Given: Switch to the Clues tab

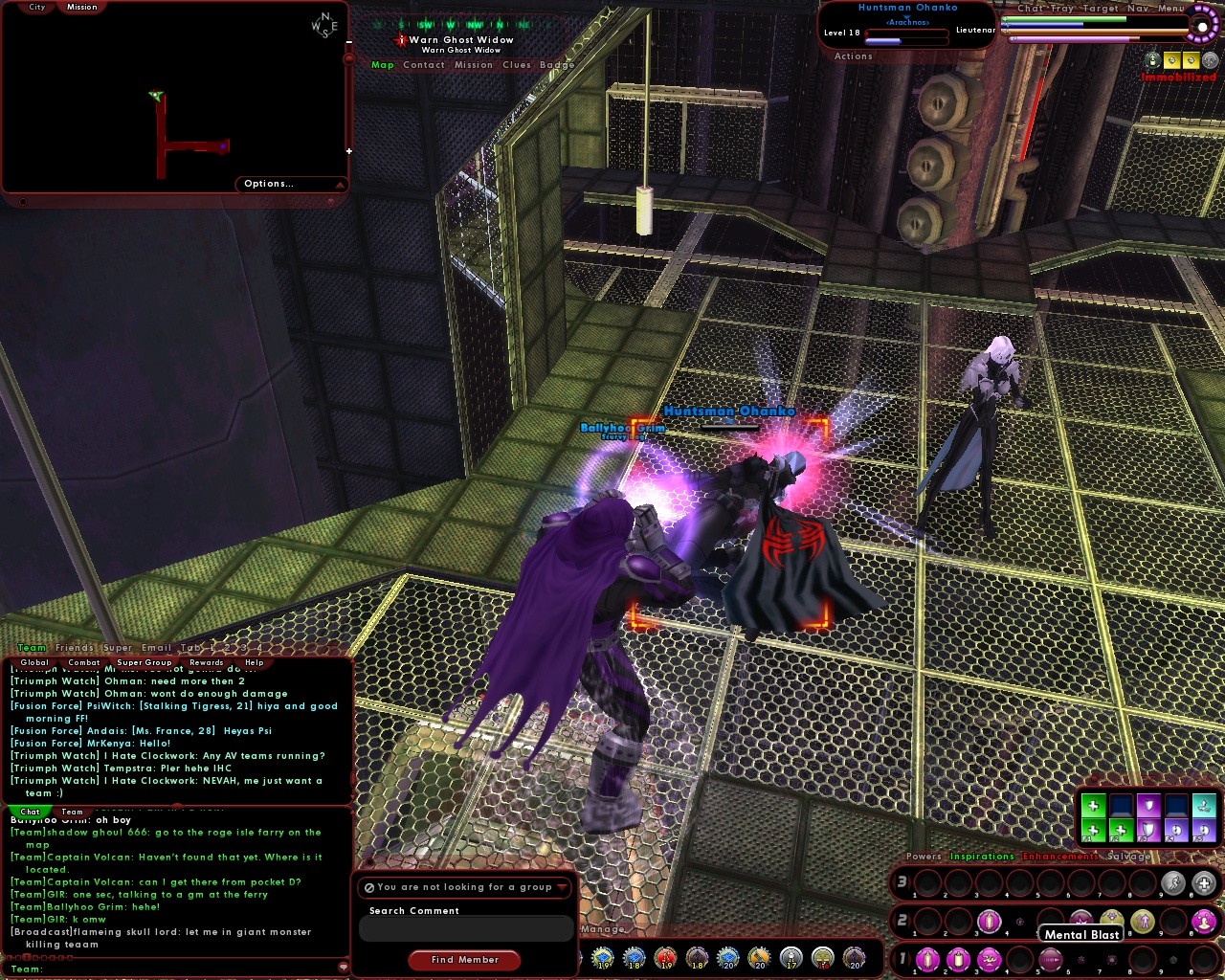Looking at the screenshot, I should 517,65.
